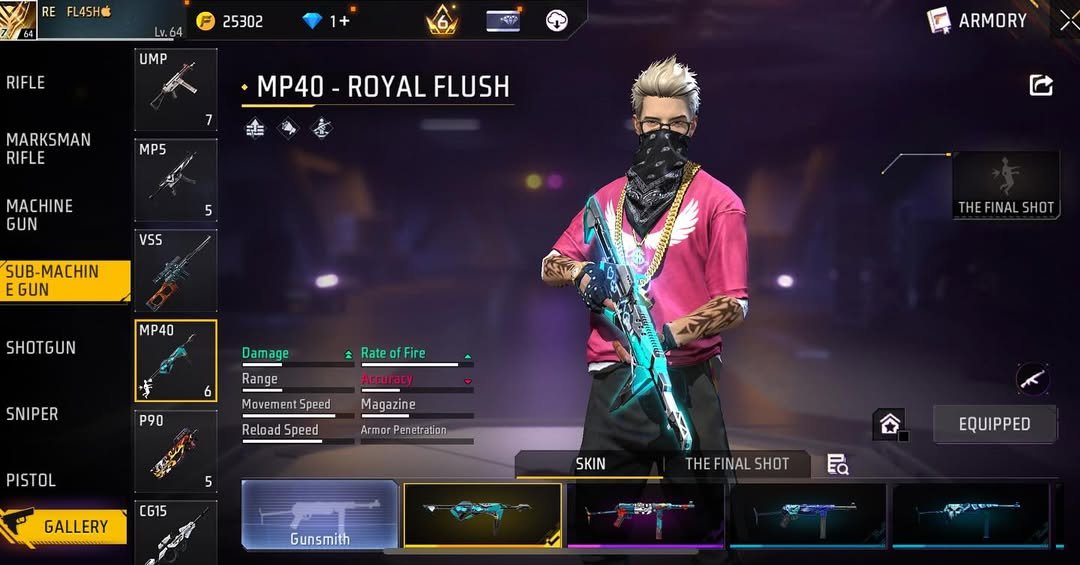
Task: Switch to The Final Shot tab
Action: pyautogui.click(x=737, y=464)
